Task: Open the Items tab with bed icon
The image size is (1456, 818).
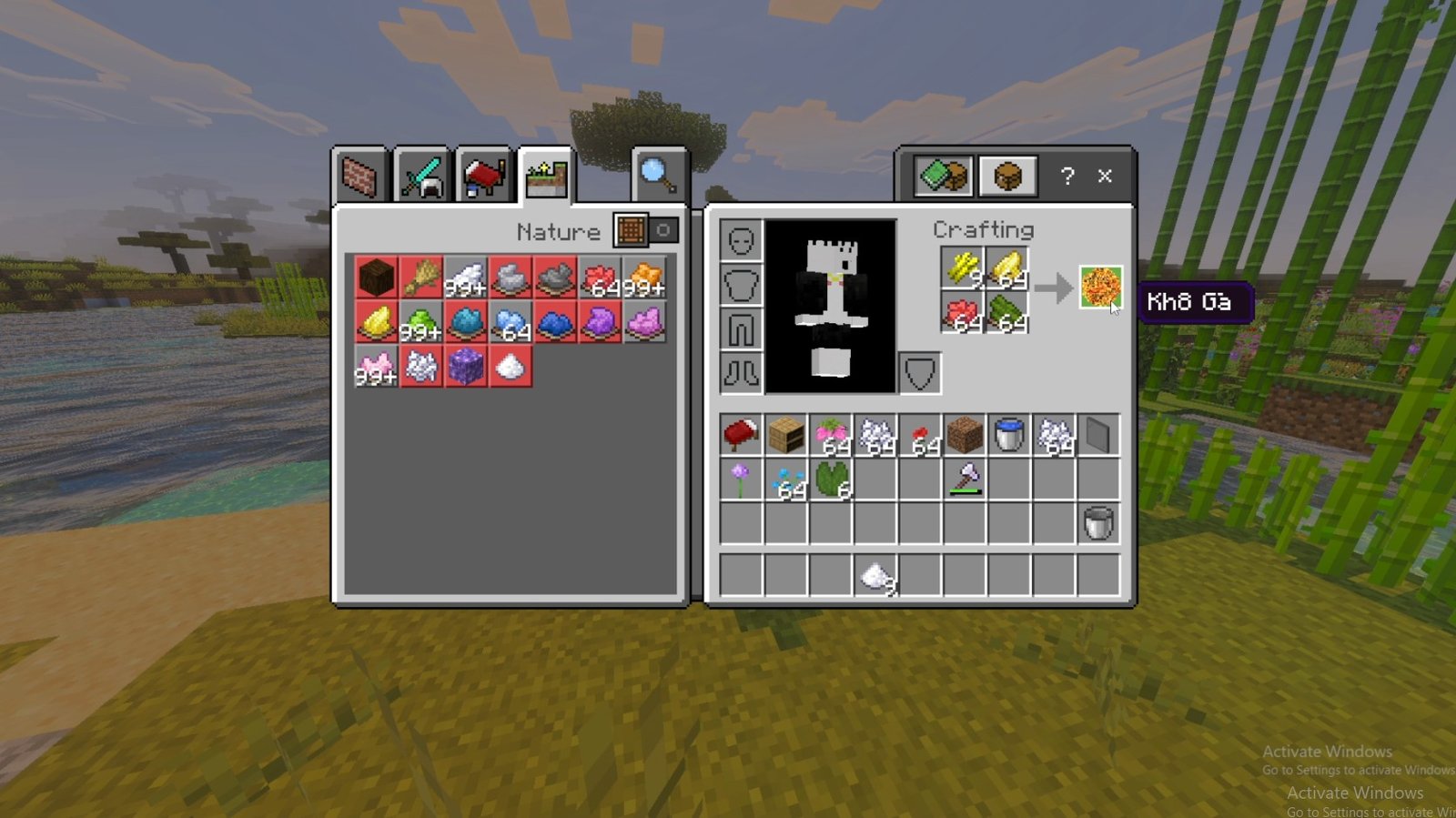Action: [x=484, y=176]
